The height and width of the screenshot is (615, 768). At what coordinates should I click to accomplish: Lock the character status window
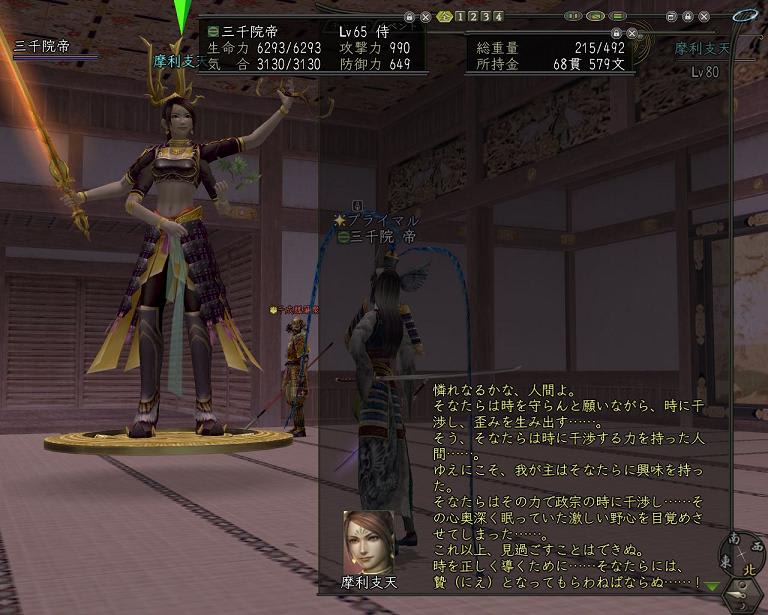[x=410, y=16]
